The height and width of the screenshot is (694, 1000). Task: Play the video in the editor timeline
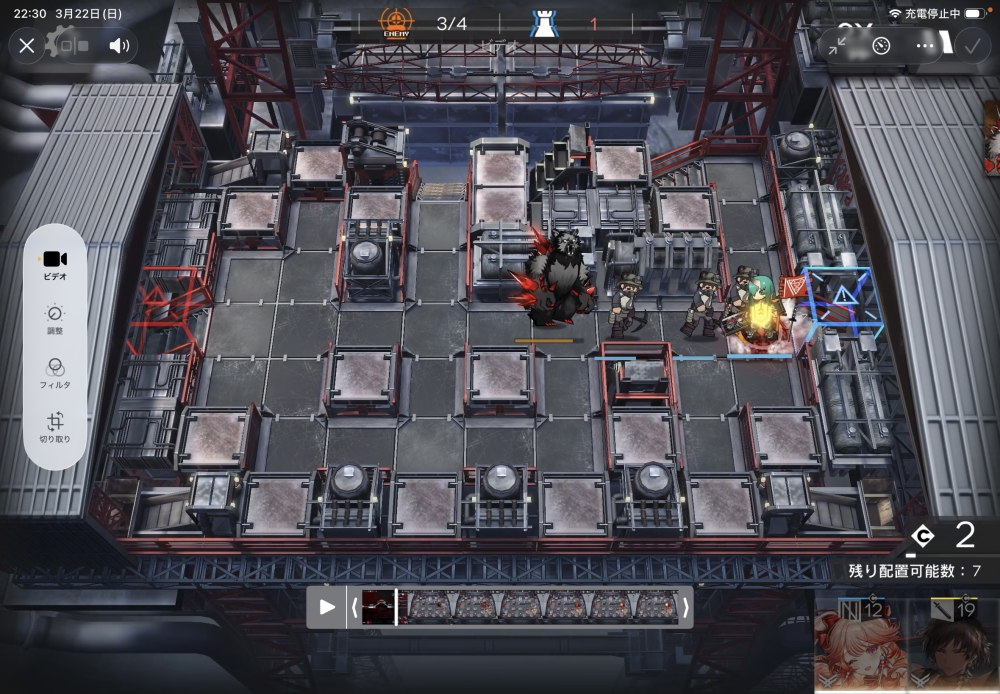(327, 607)
